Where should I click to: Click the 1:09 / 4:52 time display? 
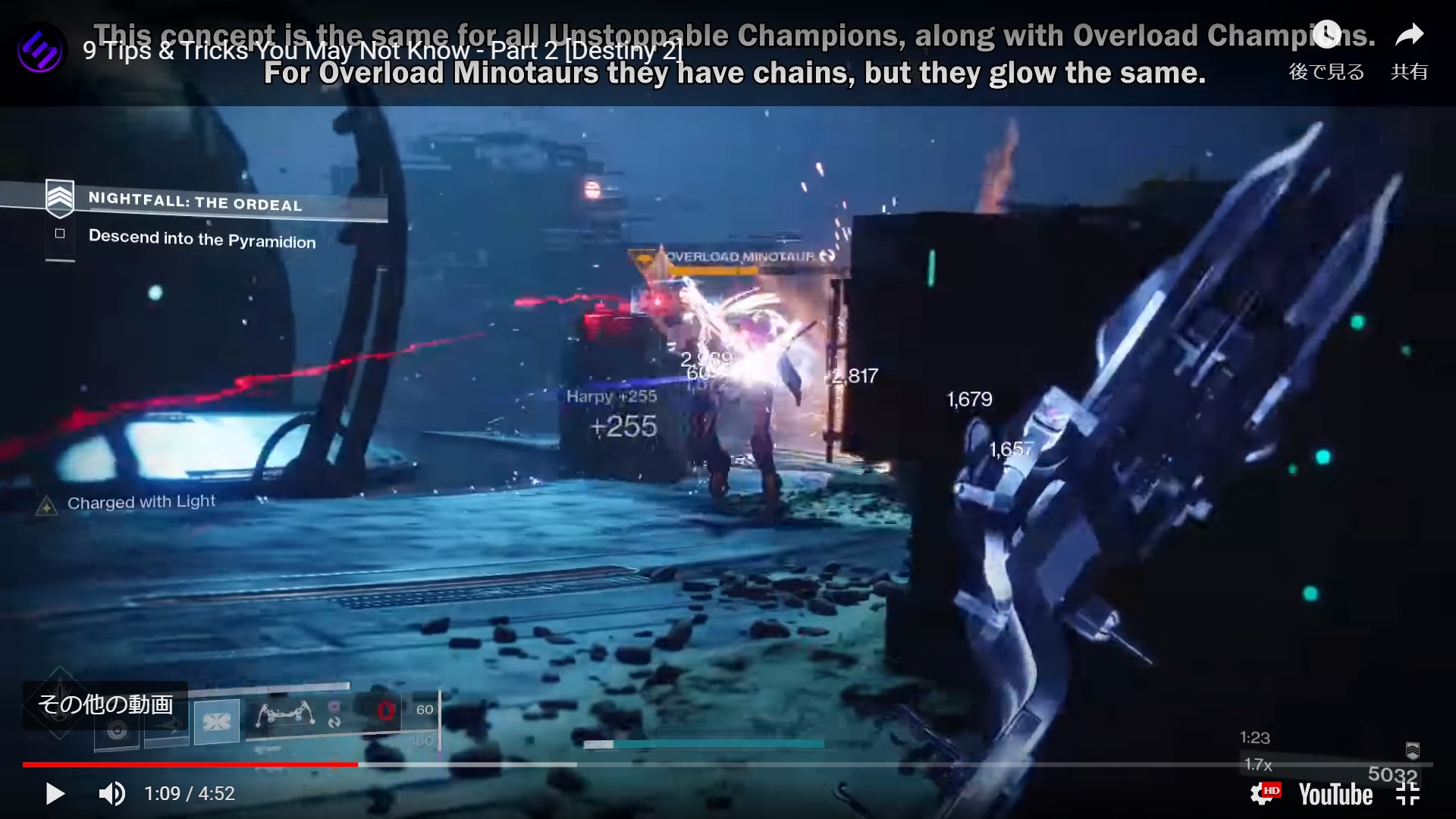click(x=190, y=793)
